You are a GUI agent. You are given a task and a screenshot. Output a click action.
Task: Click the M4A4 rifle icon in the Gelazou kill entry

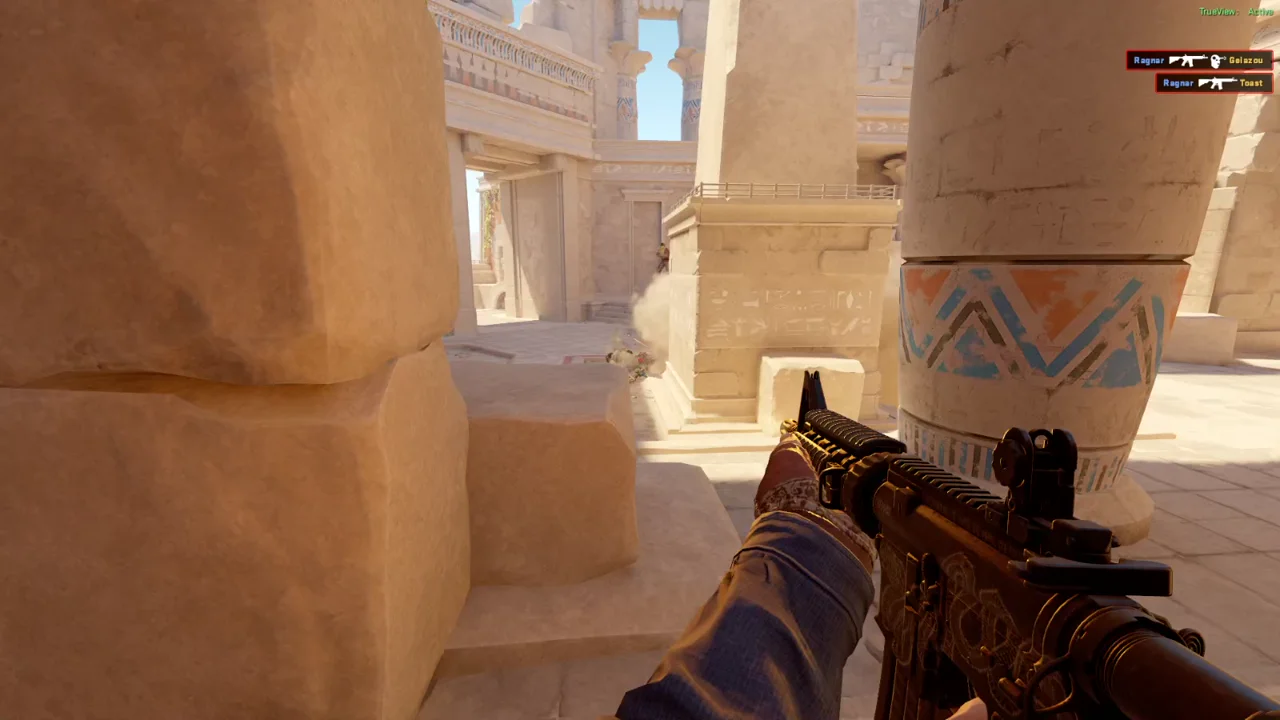click(x=1187, y=60)
